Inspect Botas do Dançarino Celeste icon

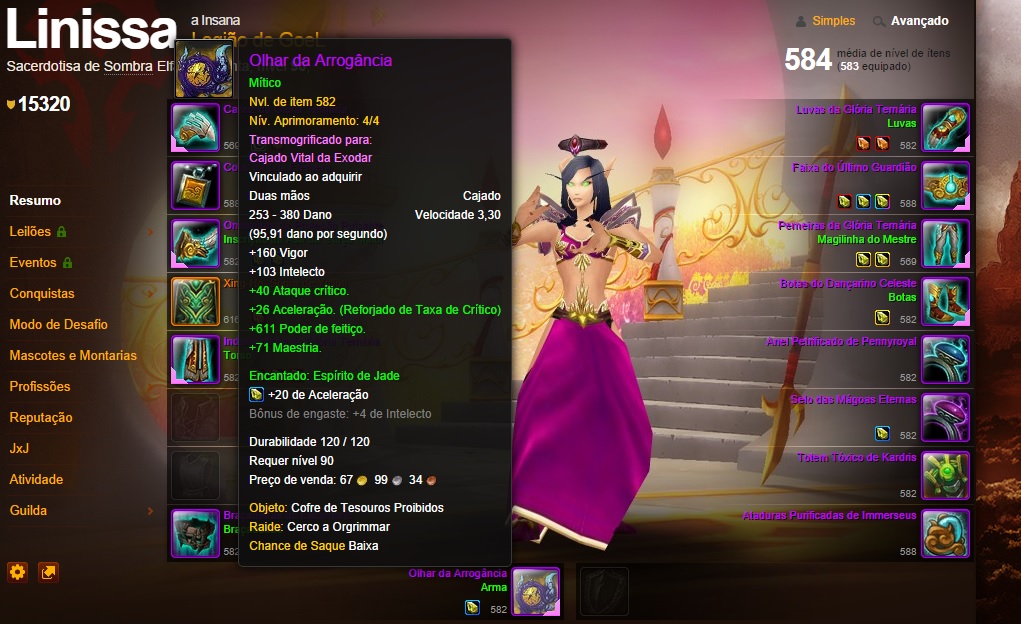(x=945, y=301)
